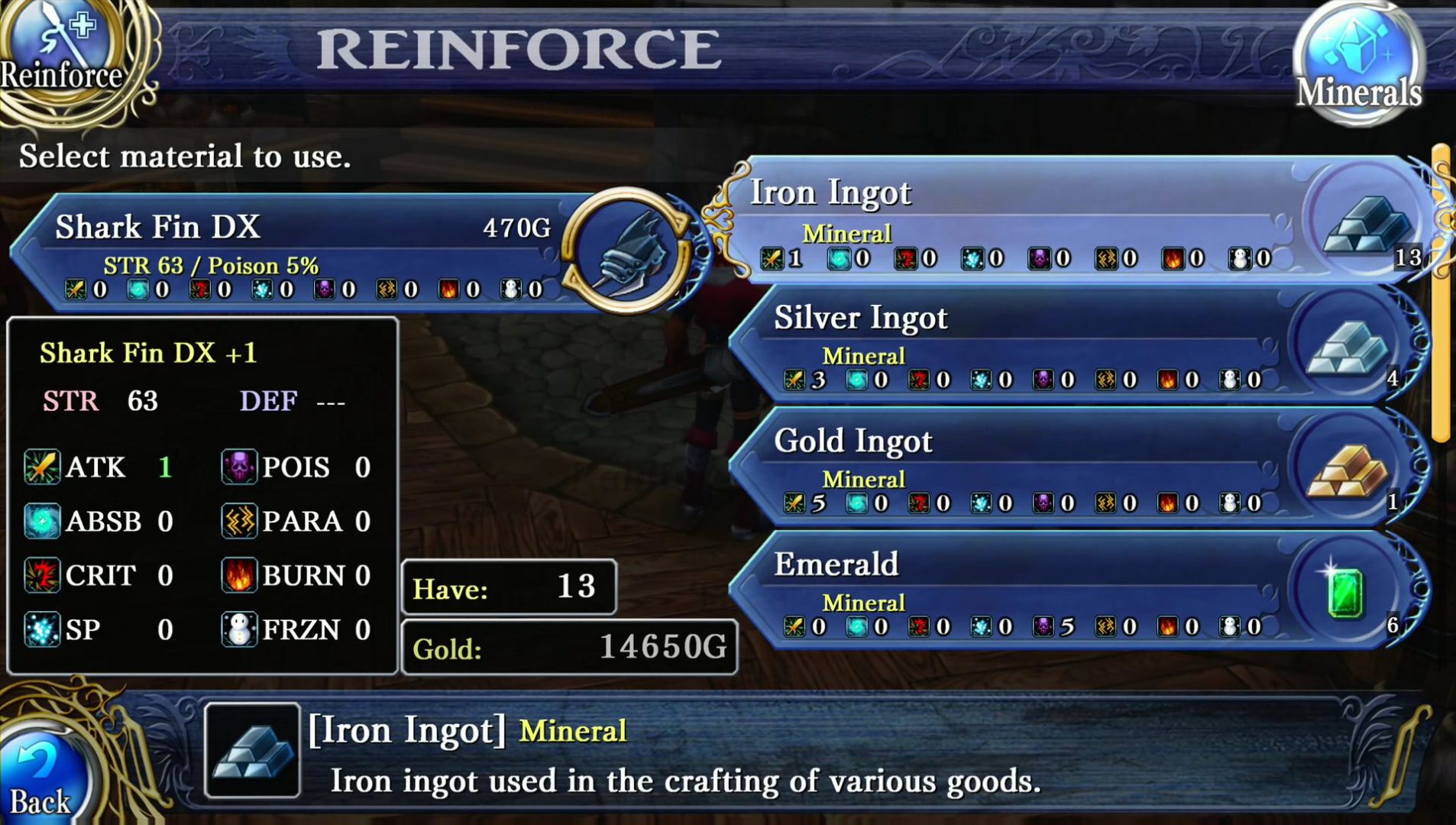Screen dimensions: 1456x825
Task: Select the Shark Fin DX weapon panel
Action: point(306,252)
